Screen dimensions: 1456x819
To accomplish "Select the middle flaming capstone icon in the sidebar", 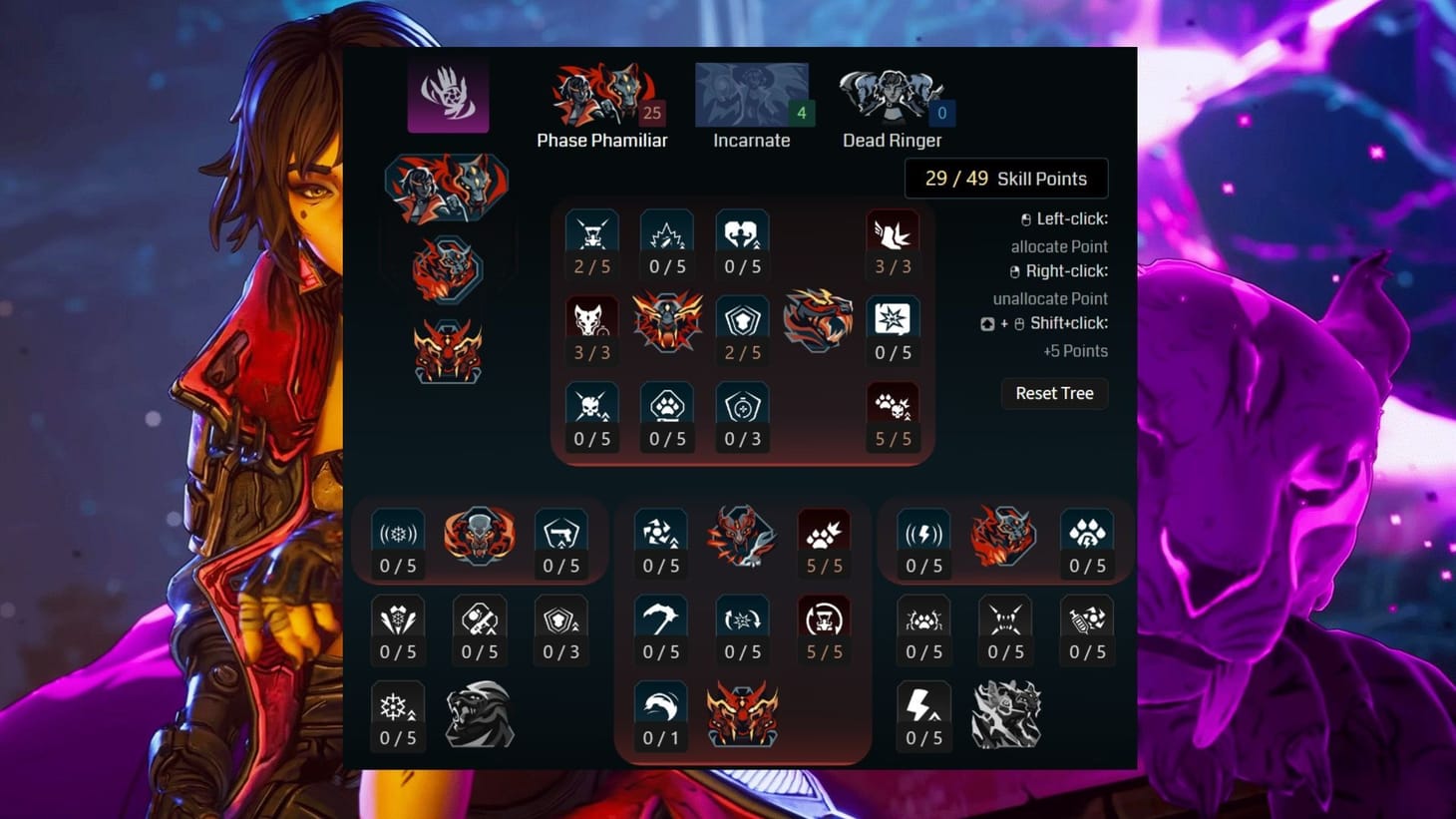I will pyautogui.click(x=447, y=267).
